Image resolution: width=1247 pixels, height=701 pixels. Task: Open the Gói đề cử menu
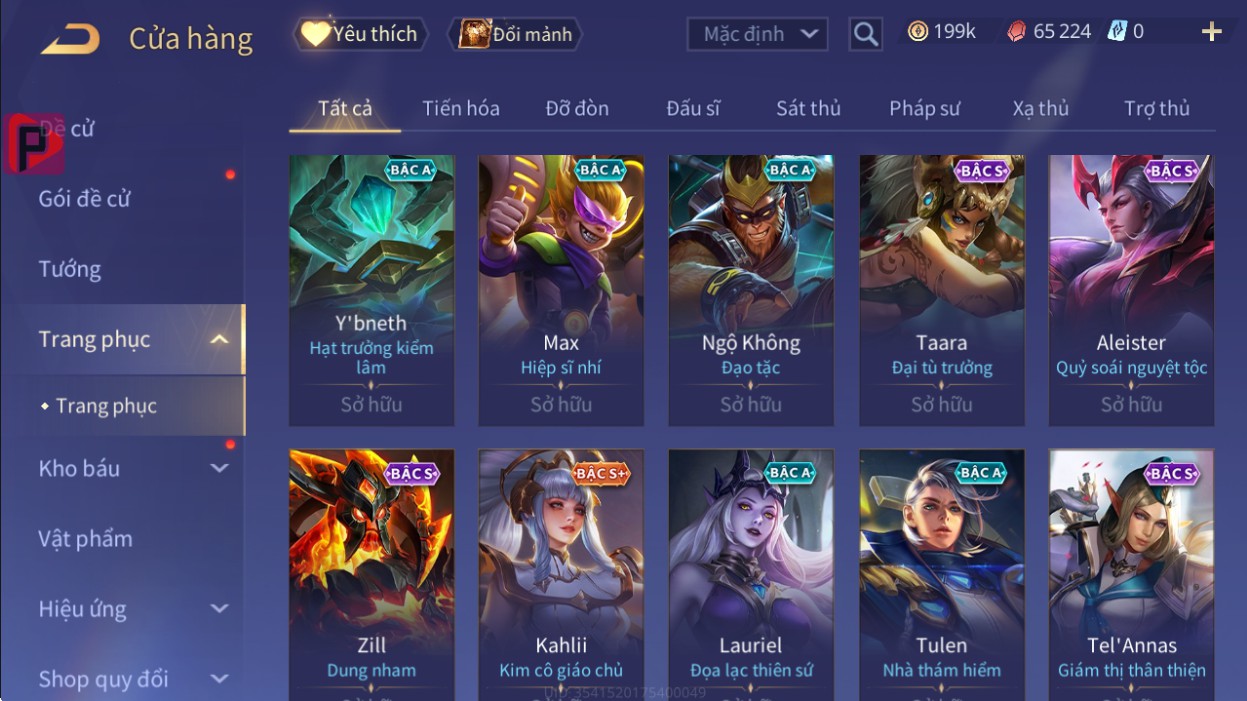click(x=85, y=198)
